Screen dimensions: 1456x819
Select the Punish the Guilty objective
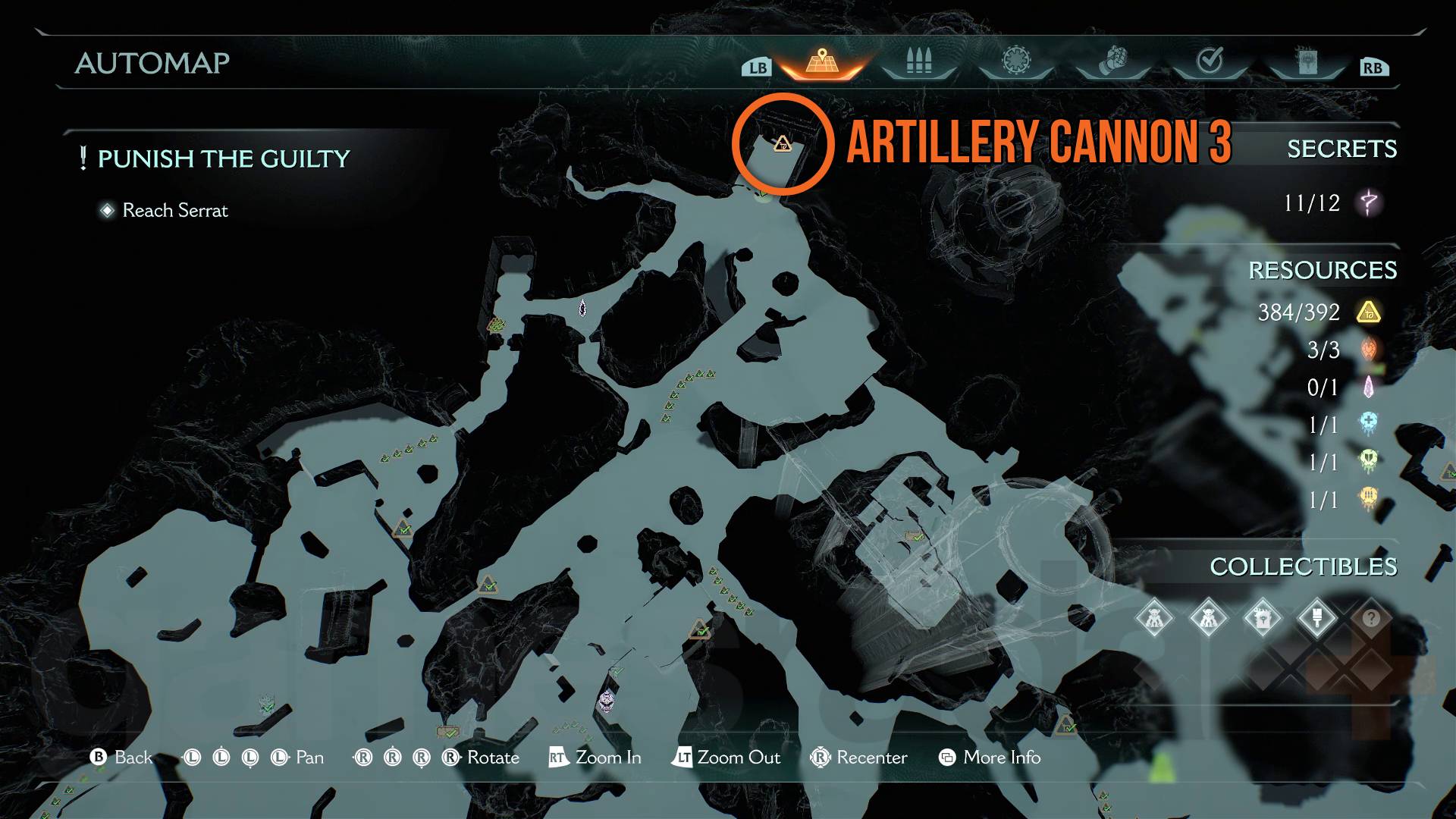click(224, 158)
